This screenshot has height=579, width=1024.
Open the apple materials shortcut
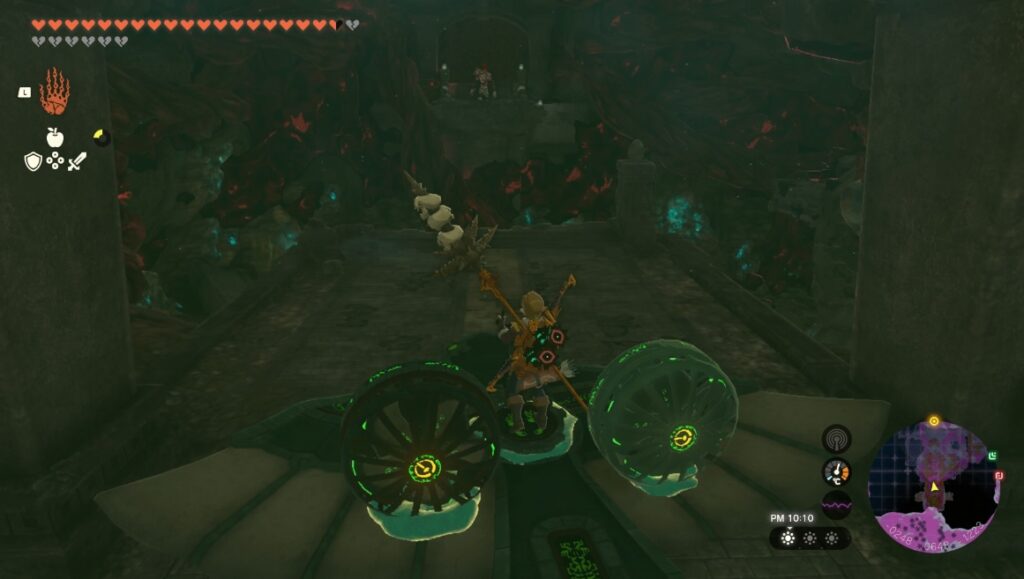pyautogui.click(x=55, y=138)
